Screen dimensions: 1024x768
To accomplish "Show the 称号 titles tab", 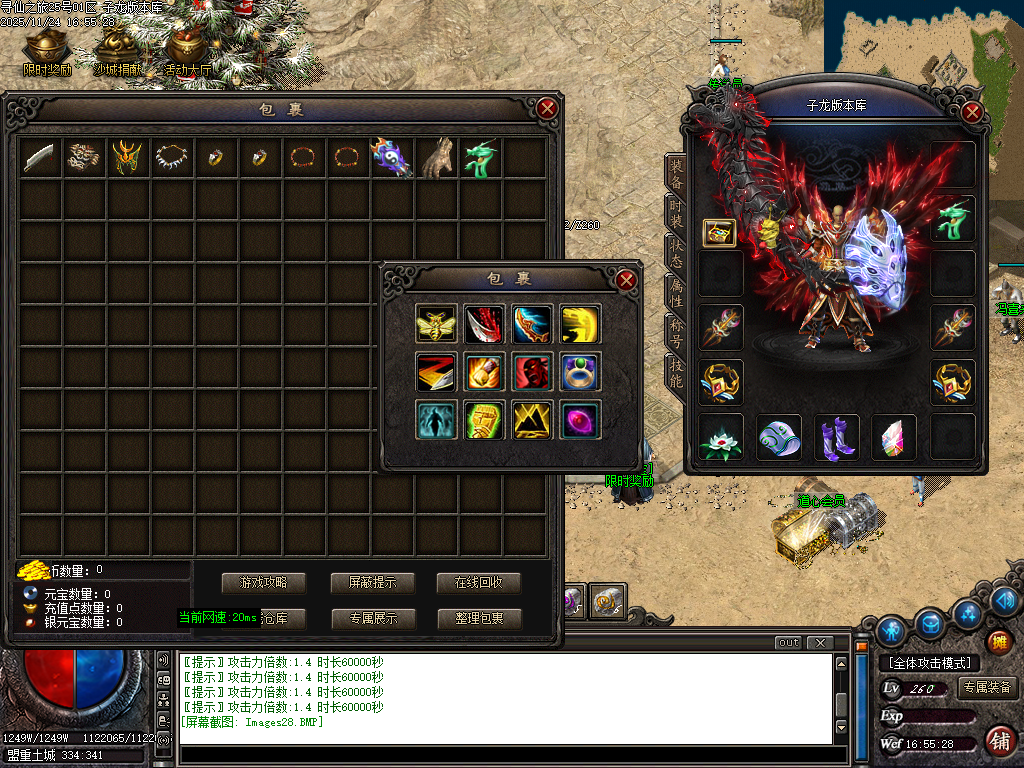I will tap(677, 331).
